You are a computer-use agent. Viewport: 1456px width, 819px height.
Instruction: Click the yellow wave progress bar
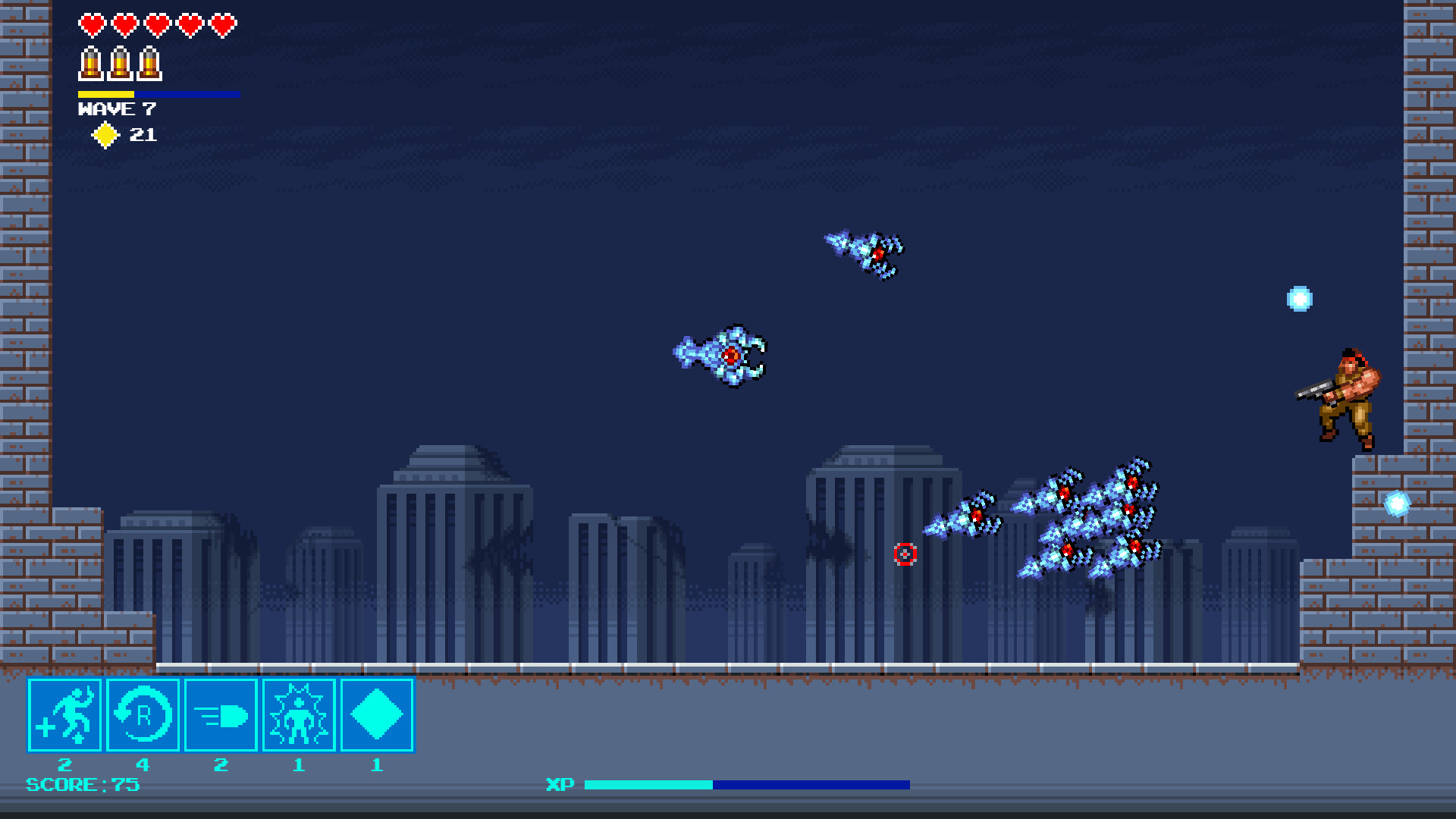coord(106,94)
